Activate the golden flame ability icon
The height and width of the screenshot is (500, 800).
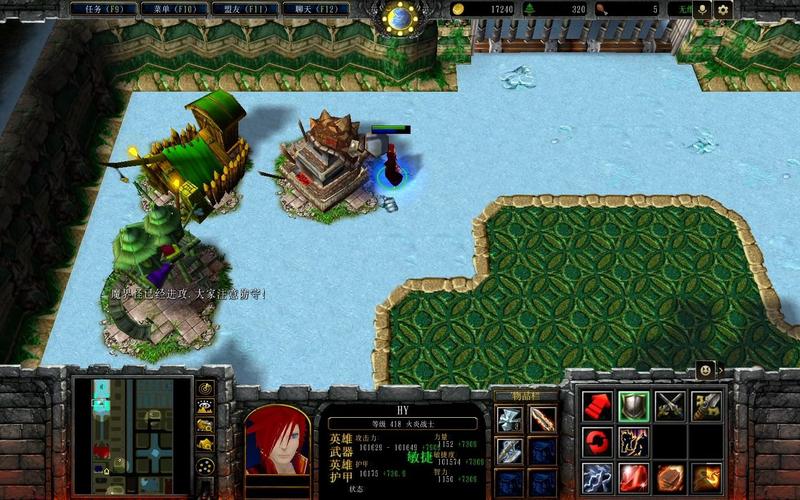pos(706,477)
